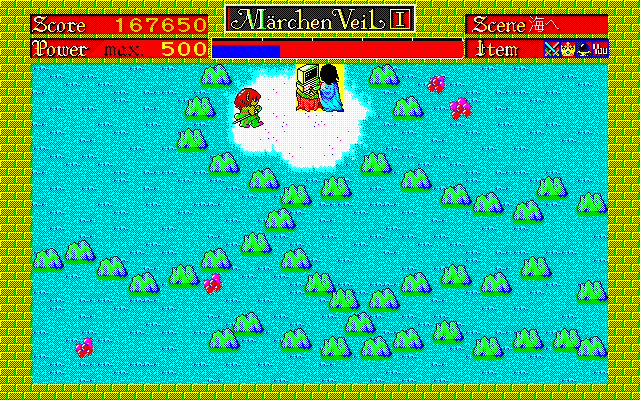This screenshot has height=400, width=640.
Task: Choose the golden crown item icon
Action: tap(565, 48)
